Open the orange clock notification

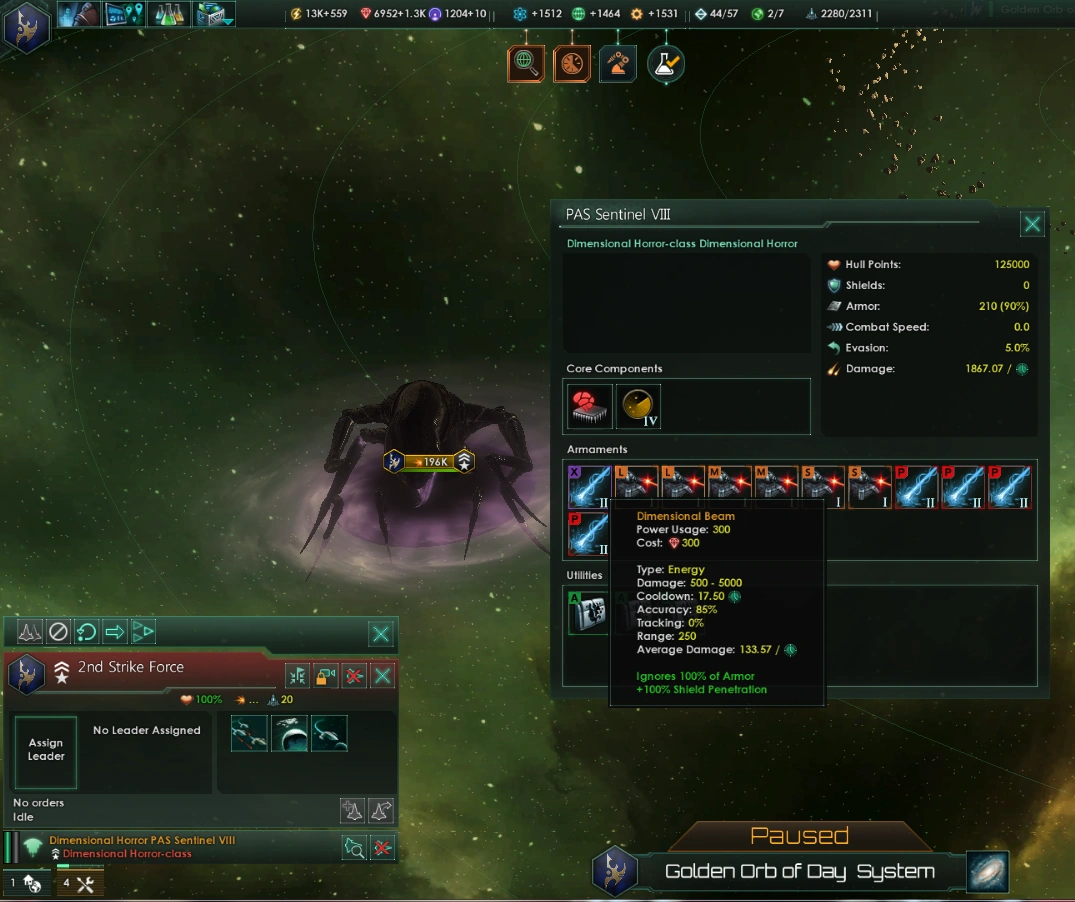(x=572, y=64)
